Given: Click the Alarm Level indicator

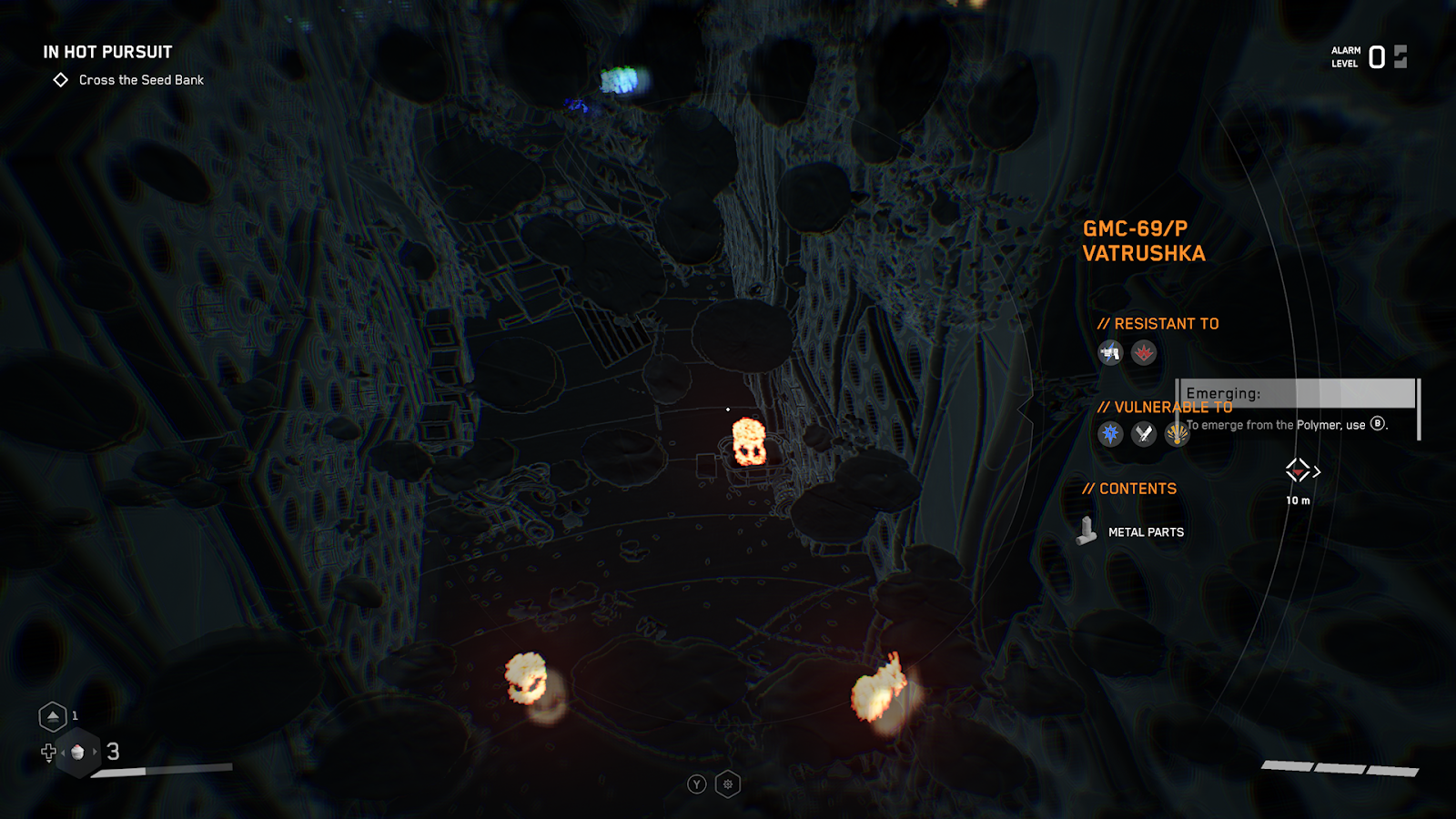Looking at the screenshot, I should click(x=1369, y=57).
